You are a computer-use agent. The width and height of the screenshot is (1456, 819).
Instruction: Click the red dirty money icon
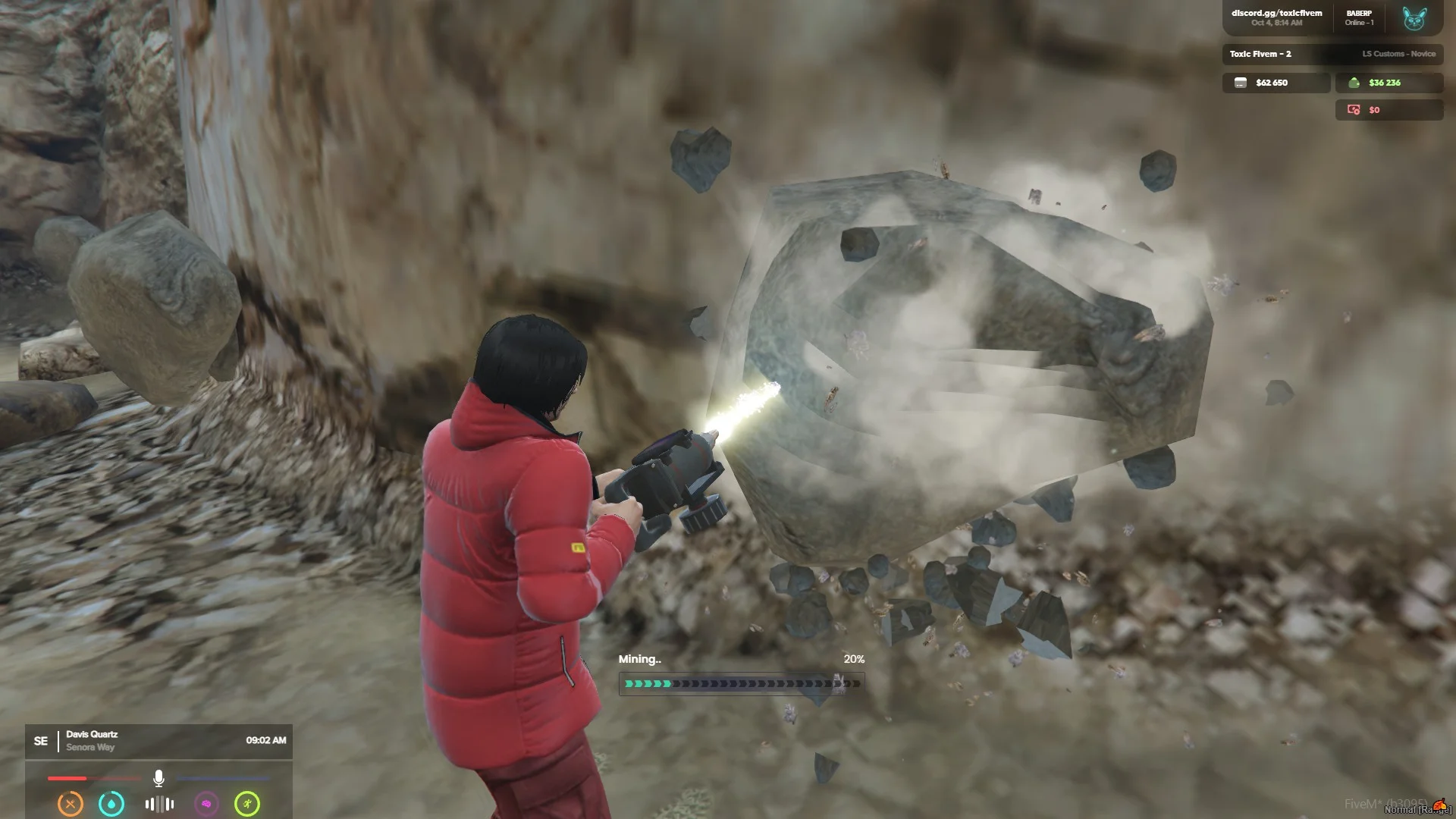tap(1354, 110)
